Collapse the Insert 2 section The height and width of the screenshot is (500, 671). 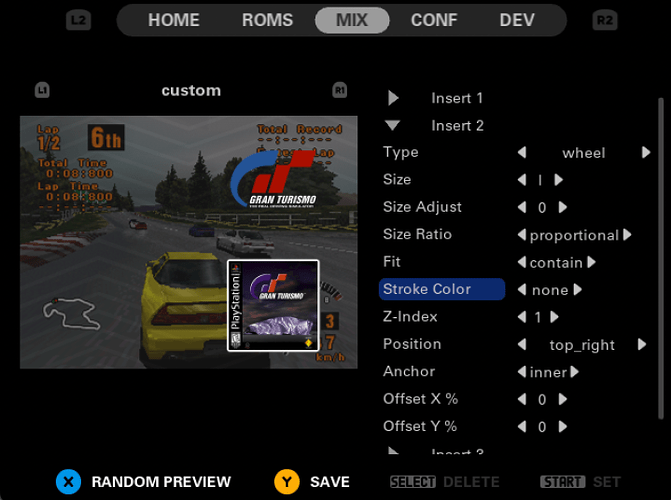[x=393, y=125]
